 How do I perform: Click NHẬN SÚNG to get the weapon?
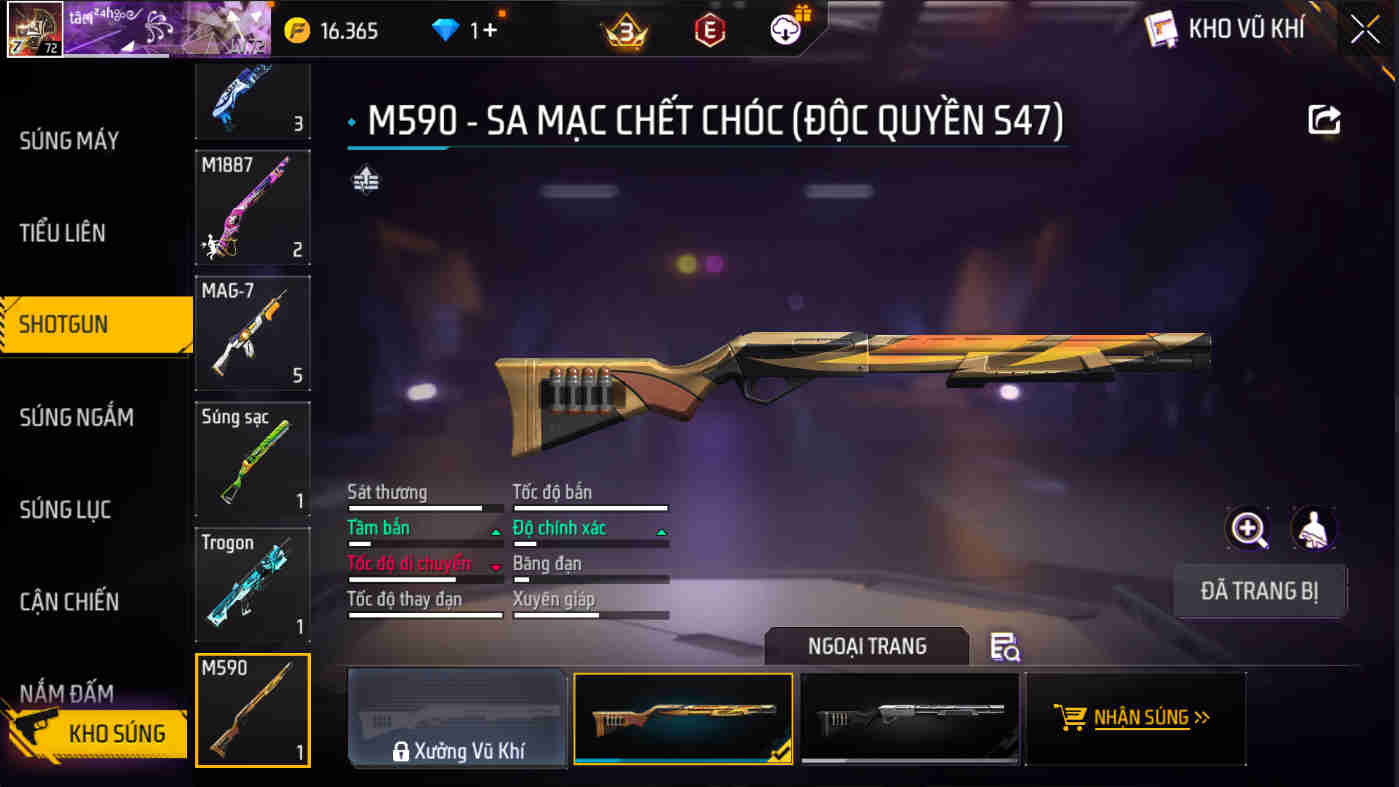click(1135, 717)
